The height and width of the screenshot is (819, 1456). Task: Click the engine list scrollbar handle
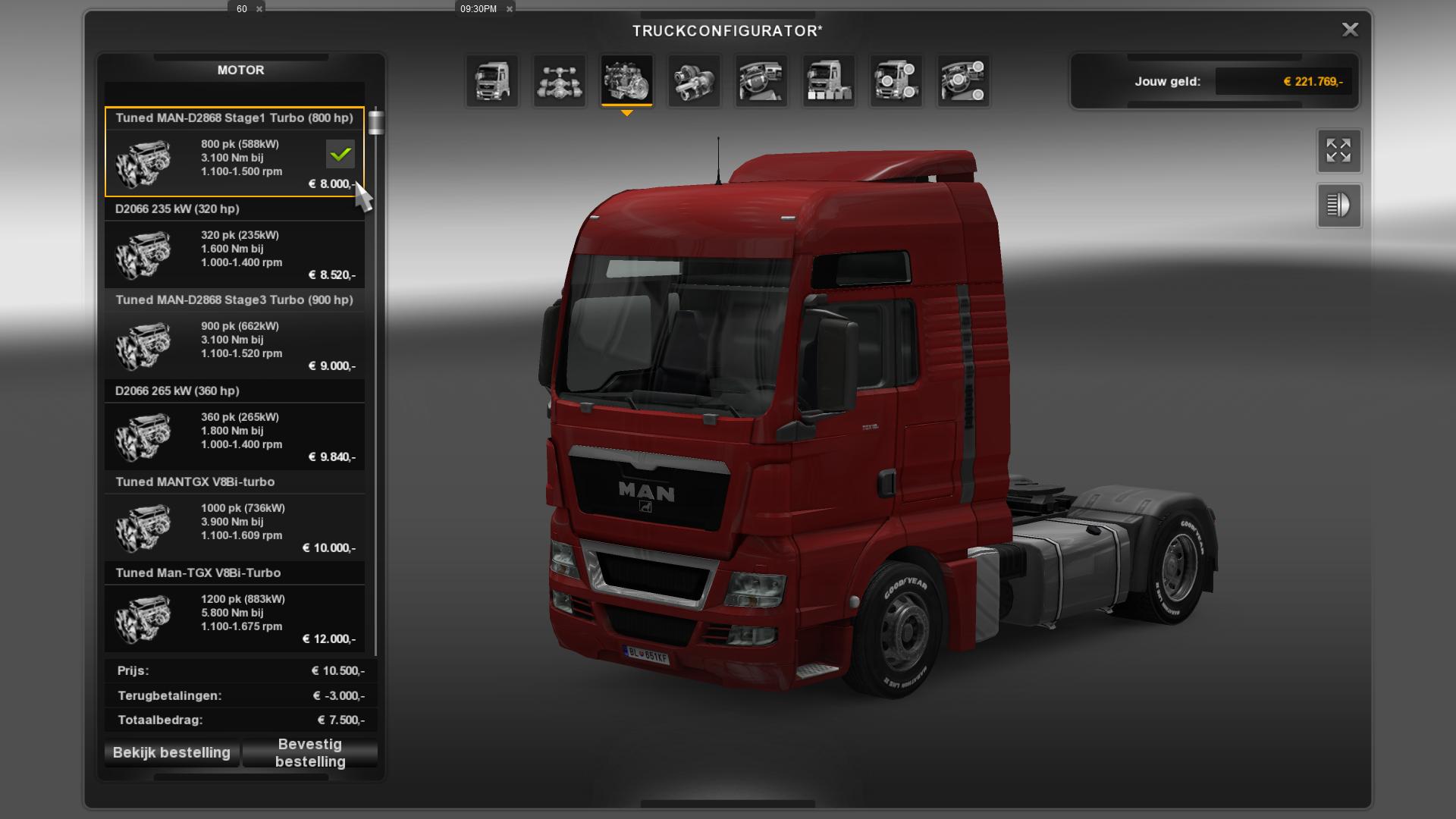[375, 122]
